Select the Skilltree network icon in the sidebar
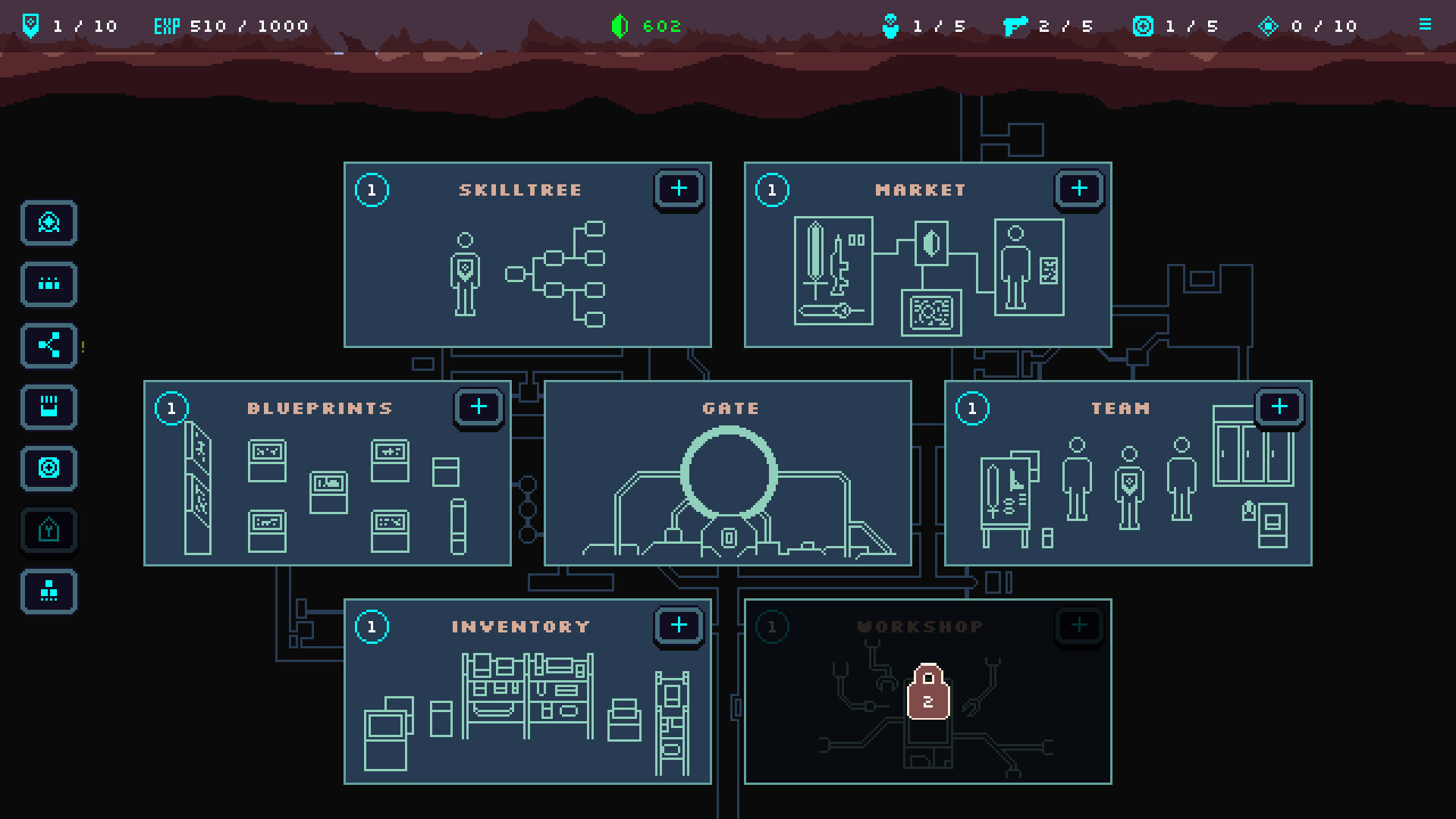The image size is (1456, 819). tap(49, 346)
